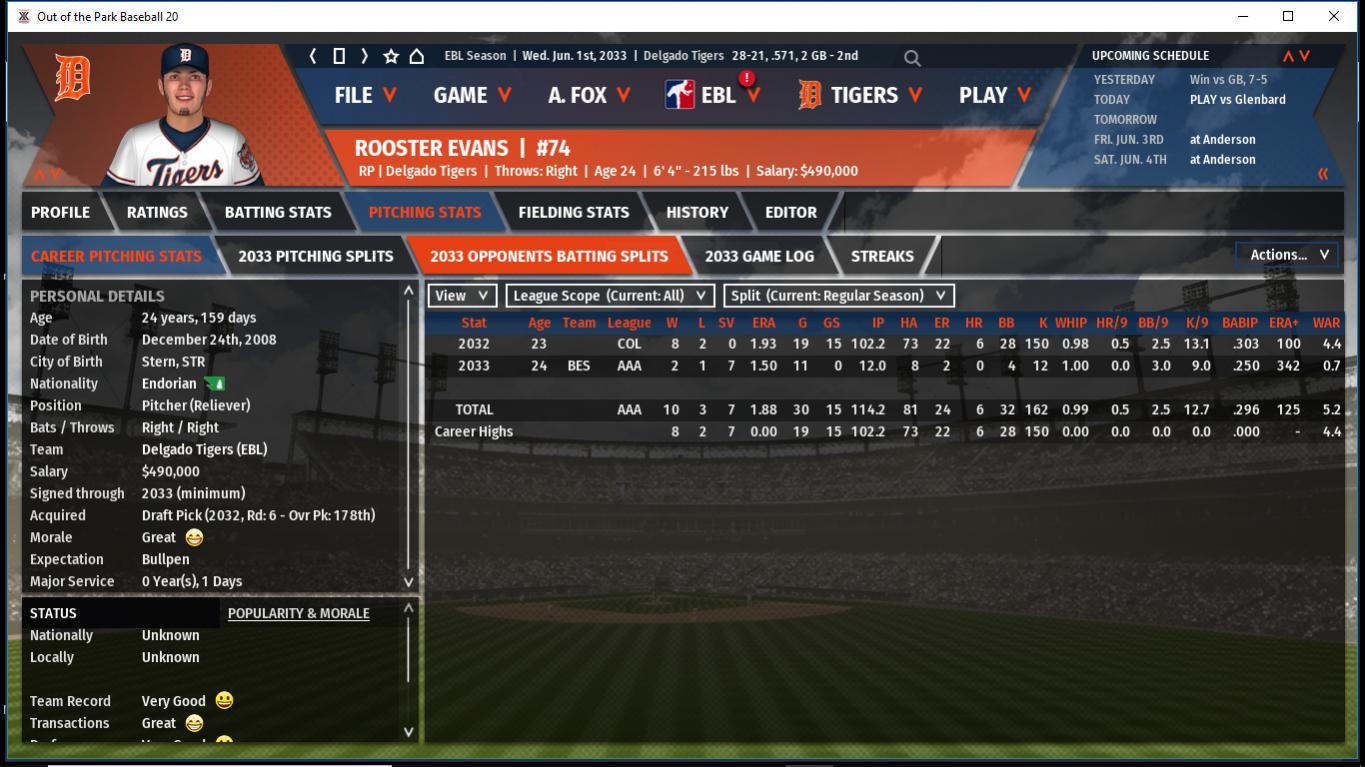Open the GAME menu
Viewport: 1365px width, 767px height.
click(x=472, y=95)
